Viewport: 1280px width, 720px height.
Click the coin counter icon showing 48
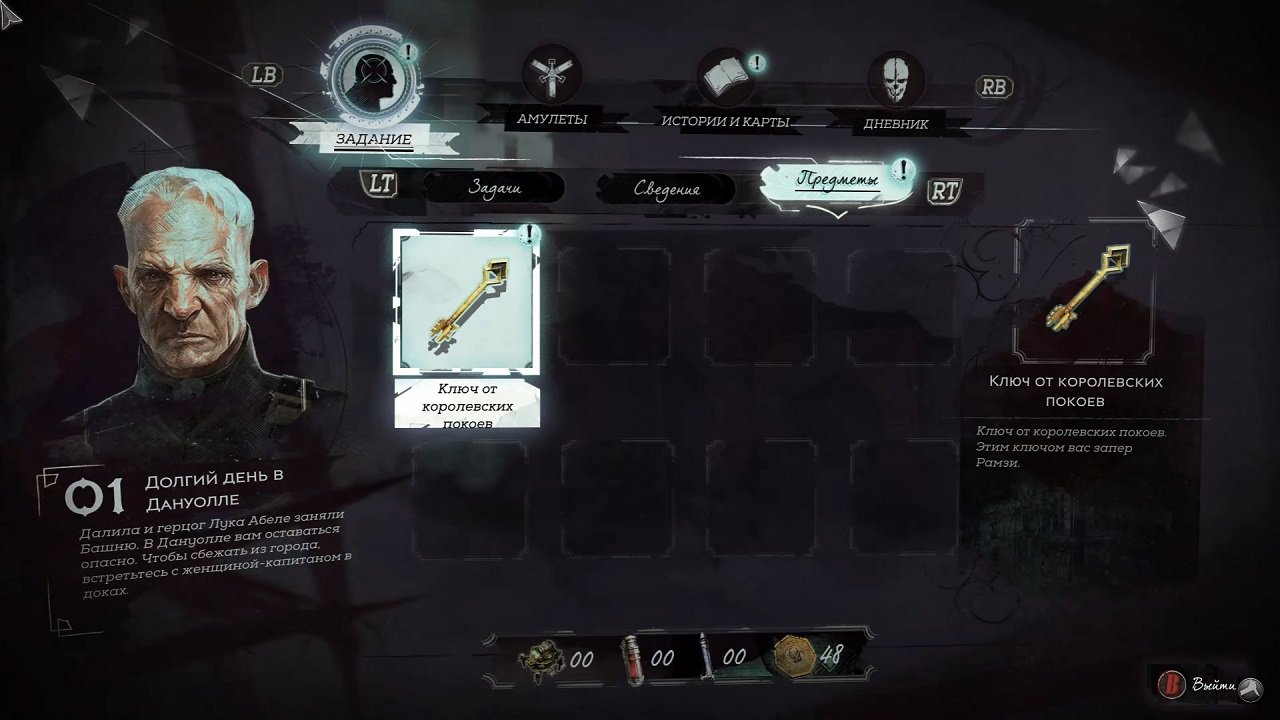[x=793, y=659]
